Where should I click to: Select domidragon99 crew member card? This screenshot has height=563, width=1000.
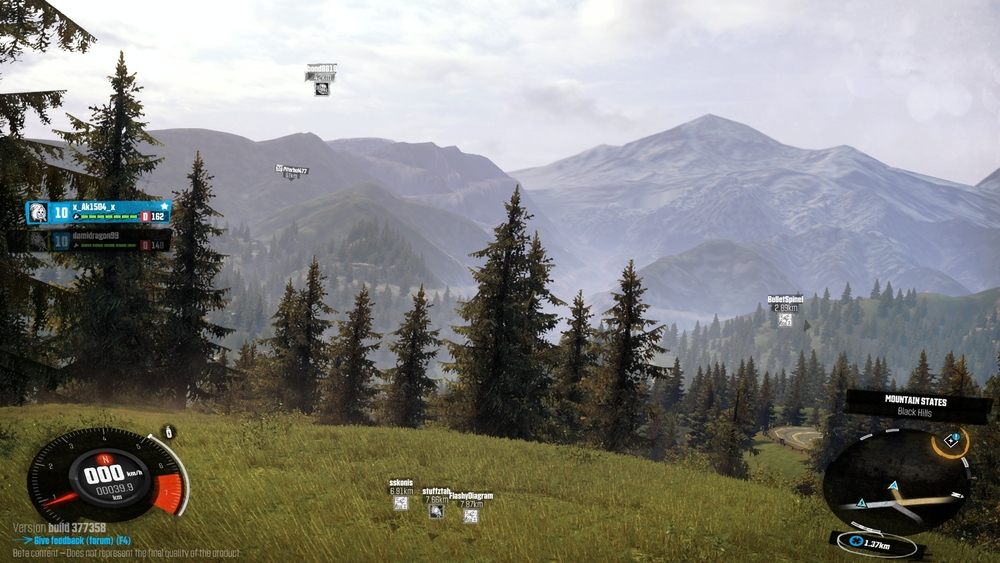[x=99, y=241]
